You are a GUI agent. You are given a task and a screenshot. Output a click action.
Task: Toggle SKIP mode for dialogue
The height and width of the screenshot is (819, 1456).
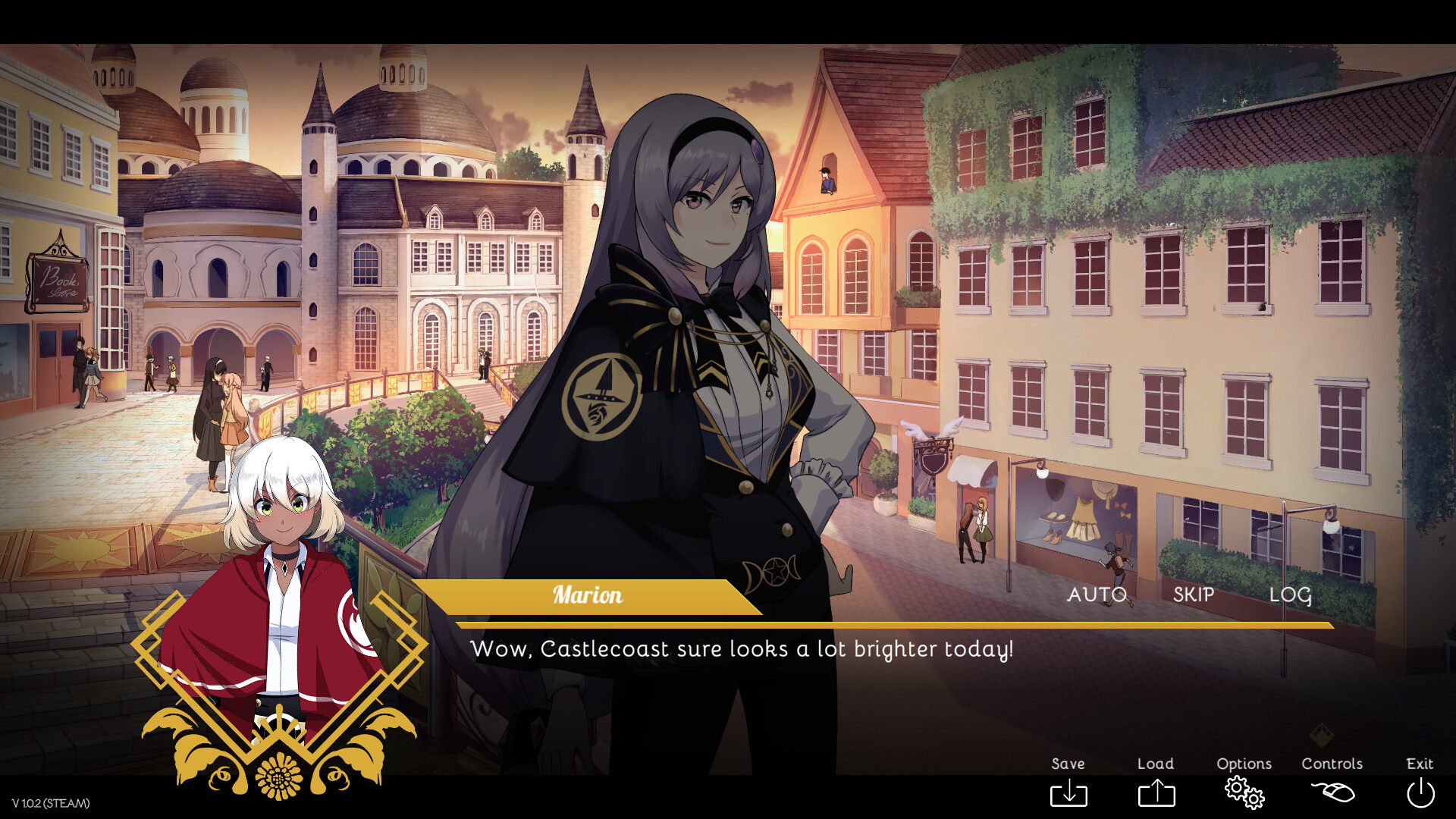pos(1193,595)
